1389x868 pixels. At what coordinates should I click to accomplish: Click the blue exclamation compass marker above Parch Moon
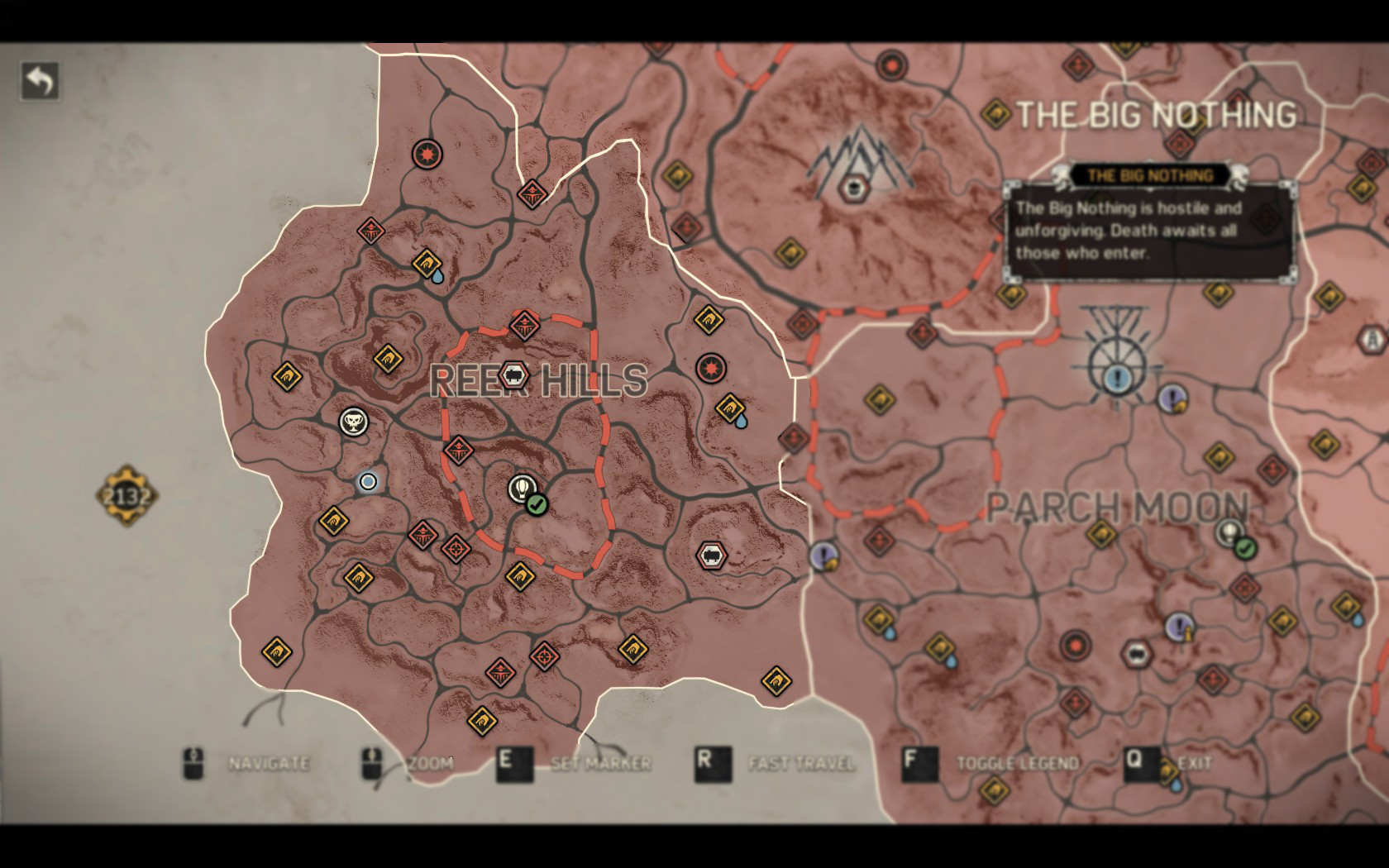coord(1116,377)
